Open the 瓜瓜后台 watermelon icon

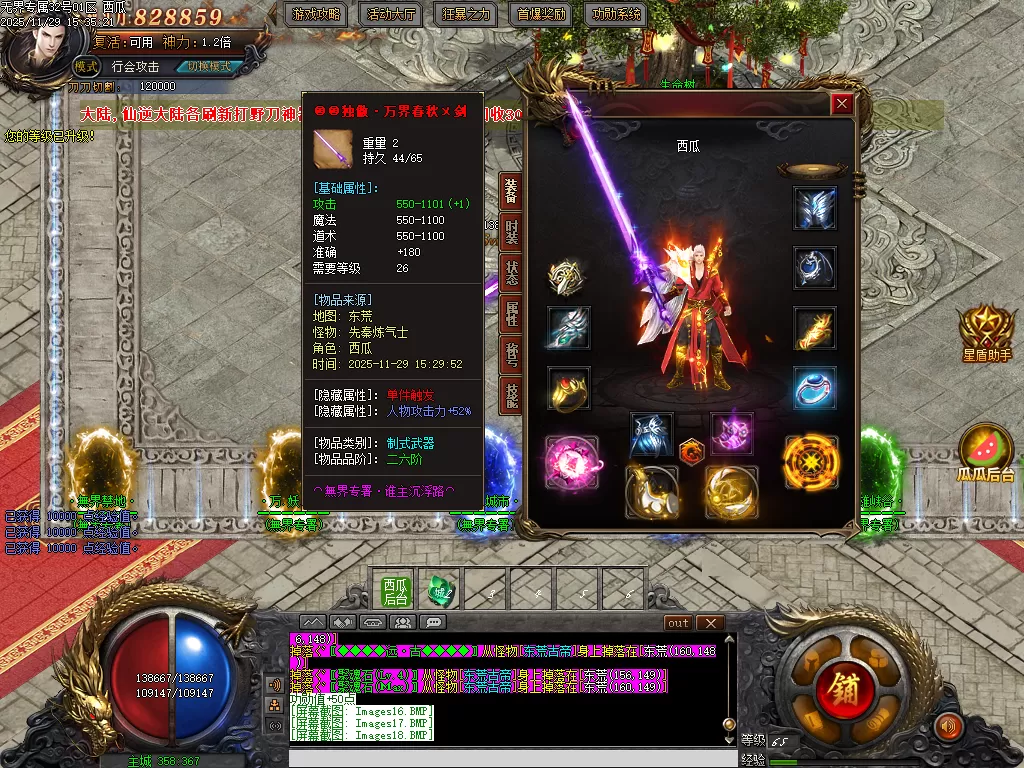pyautogui.click(x=986, y=453)
